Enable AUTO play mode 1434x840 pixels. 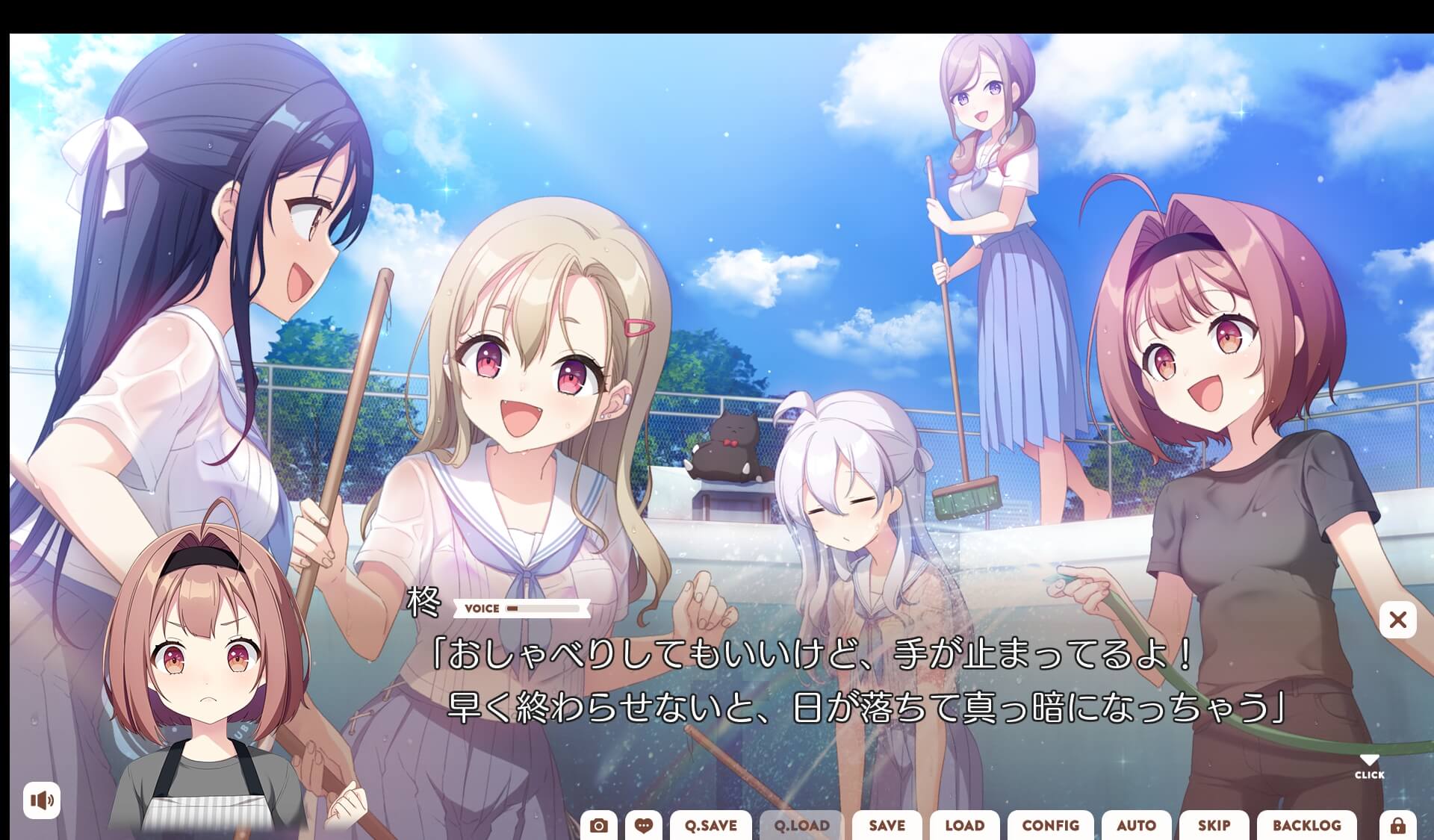[1137, 826]
